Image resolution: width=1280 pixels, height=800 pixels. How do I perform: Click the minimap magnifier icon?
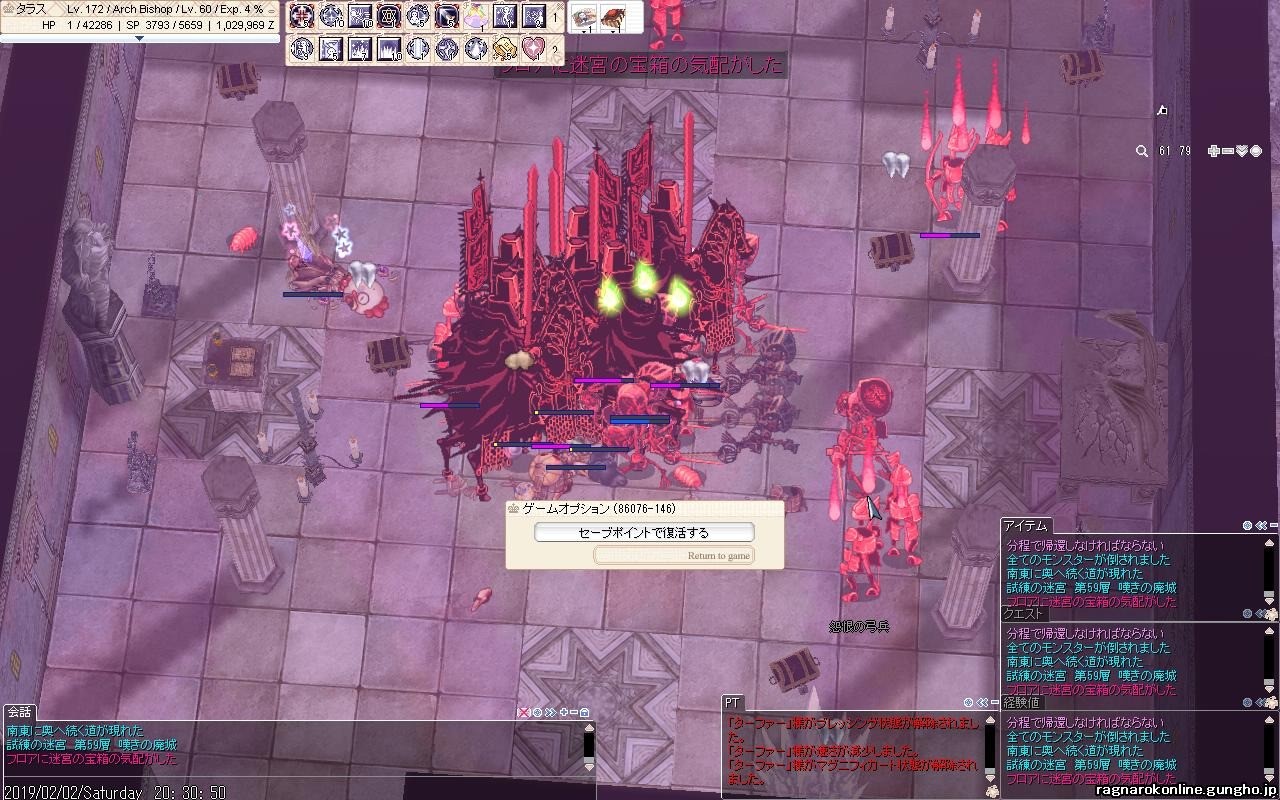point(1141,151)
